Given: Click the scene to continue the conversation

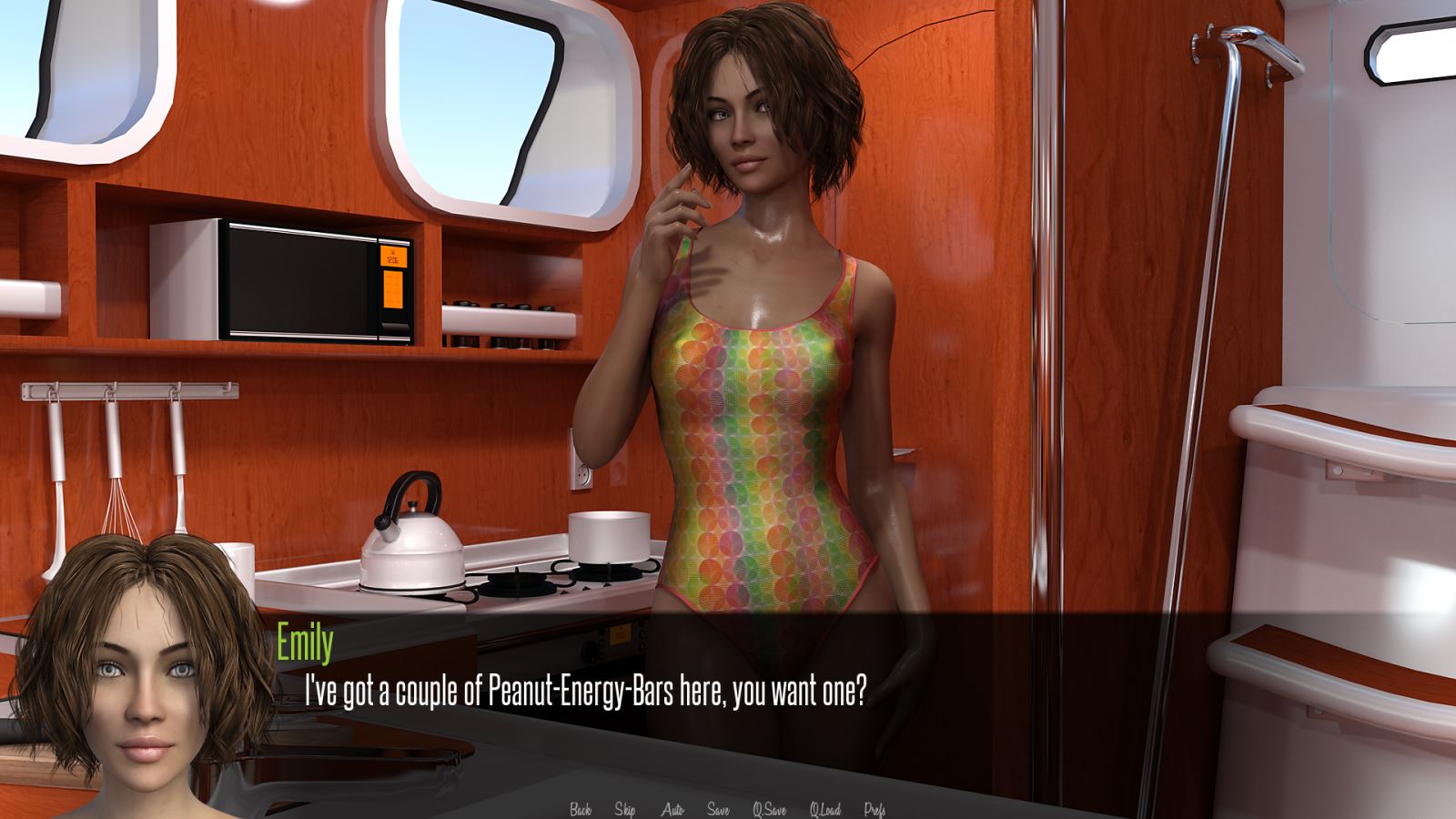Looking at the screenshot, I should click(x=728, y=364).
